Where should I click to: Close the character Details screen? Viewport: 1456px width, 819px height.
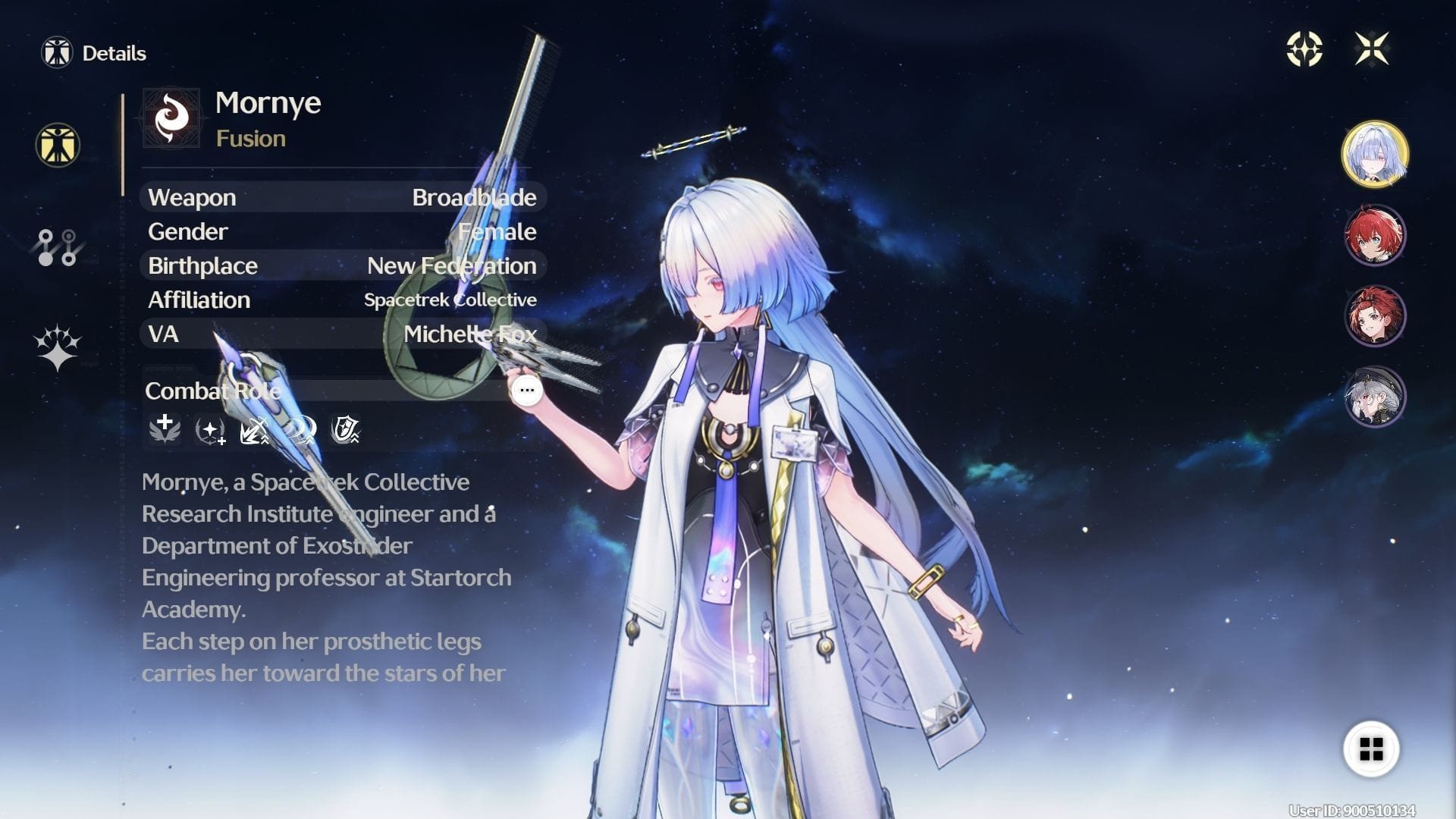[1372, 49]
